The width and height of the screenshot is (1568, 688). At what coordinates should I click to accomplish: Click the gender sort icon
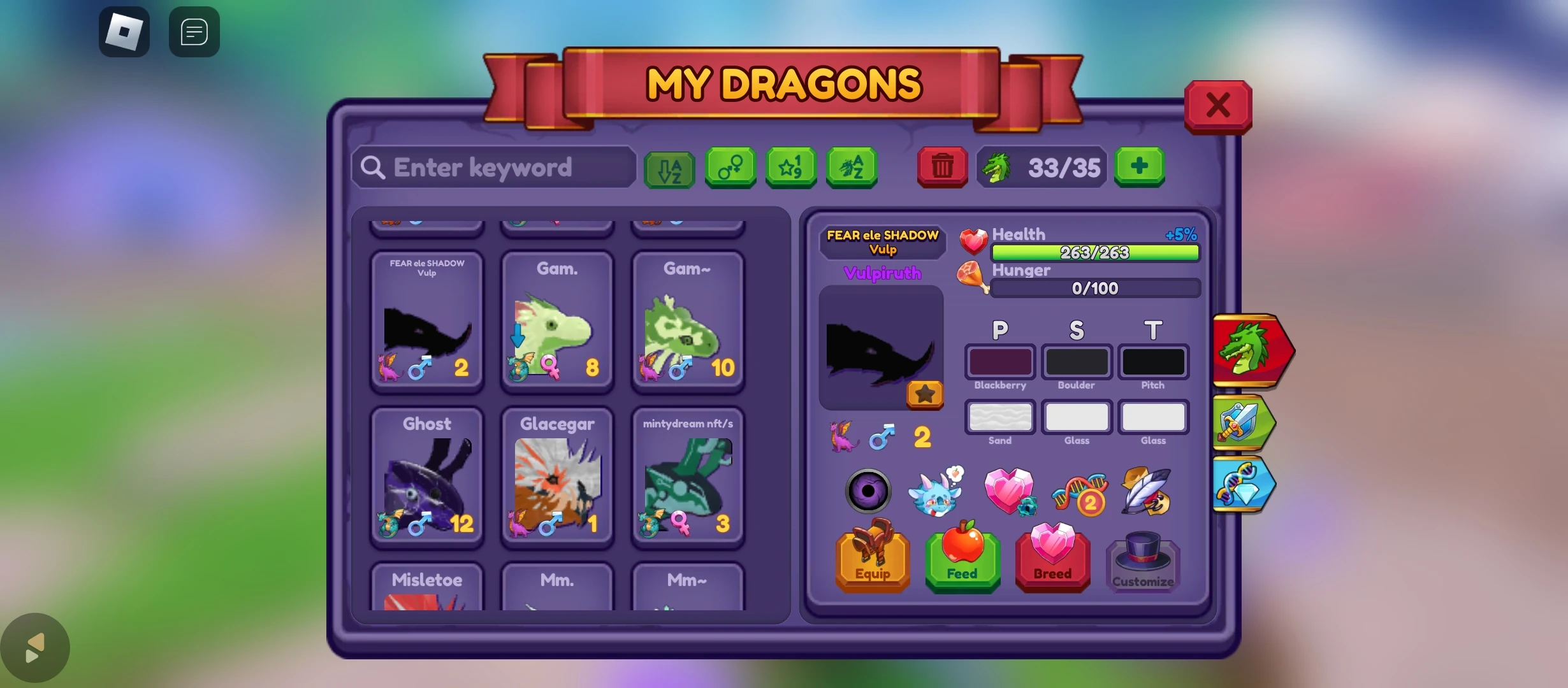[730, 168]
